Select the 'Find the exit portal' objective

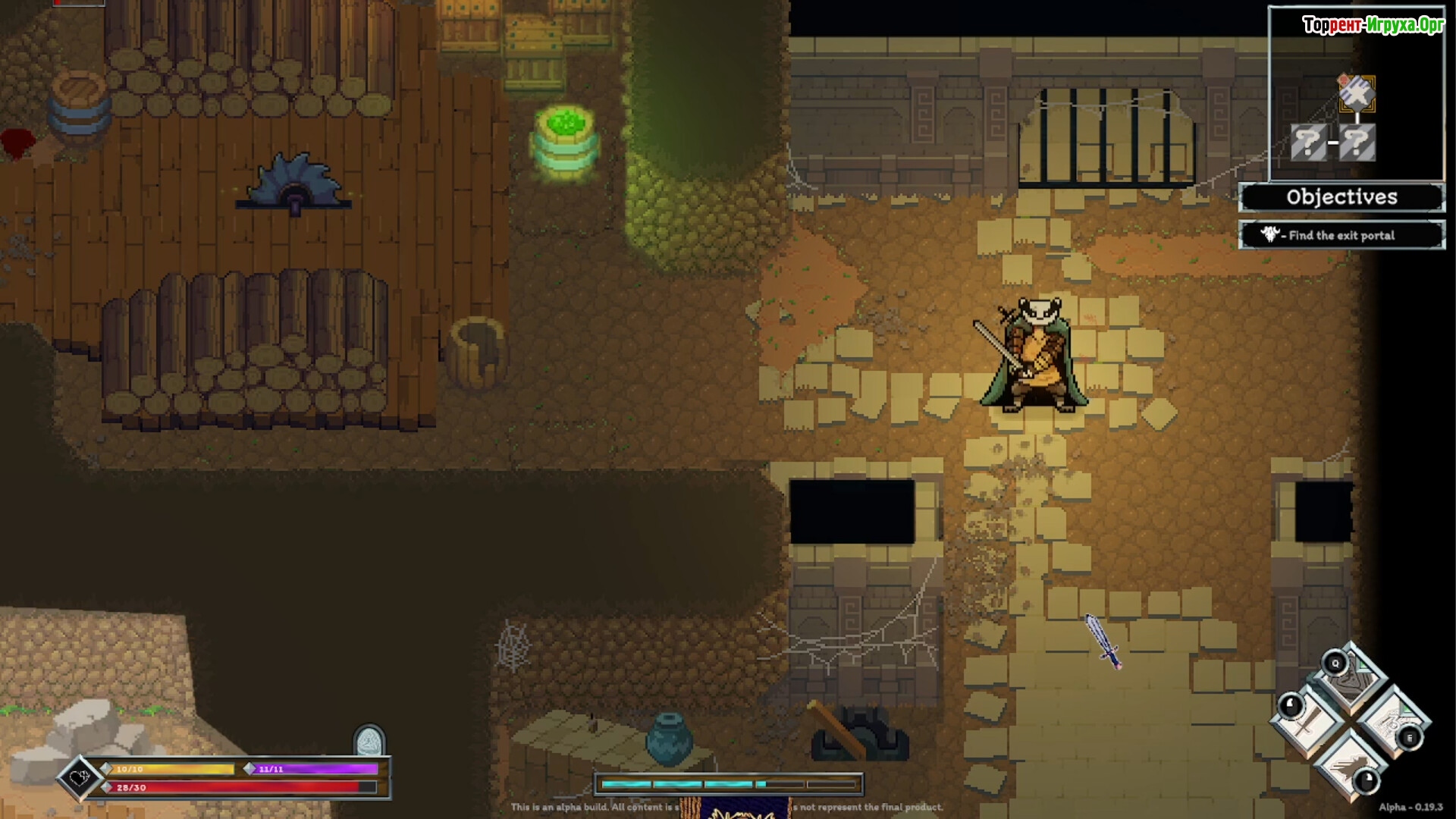1341,235
